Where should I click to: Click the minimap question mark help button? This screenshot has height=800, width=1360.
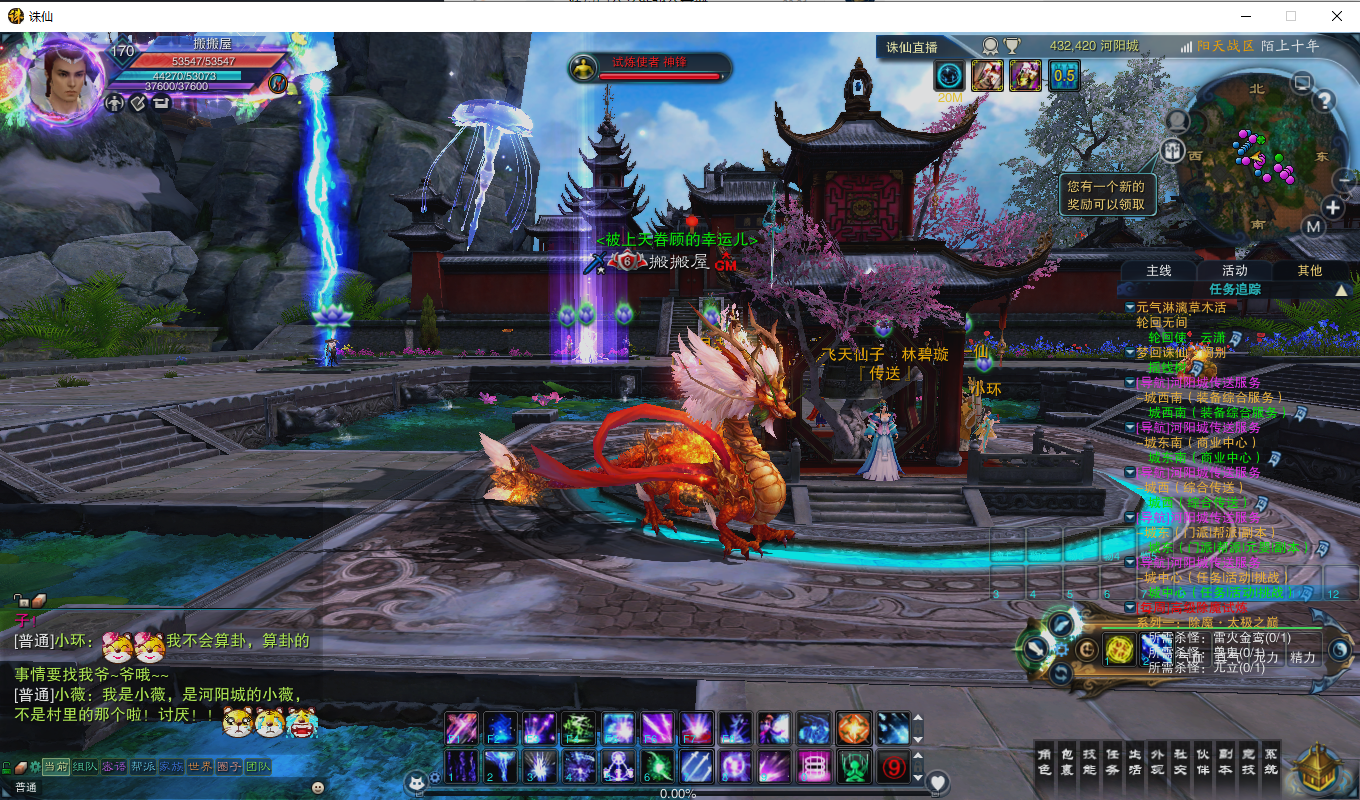click(x=1325, y=100)
